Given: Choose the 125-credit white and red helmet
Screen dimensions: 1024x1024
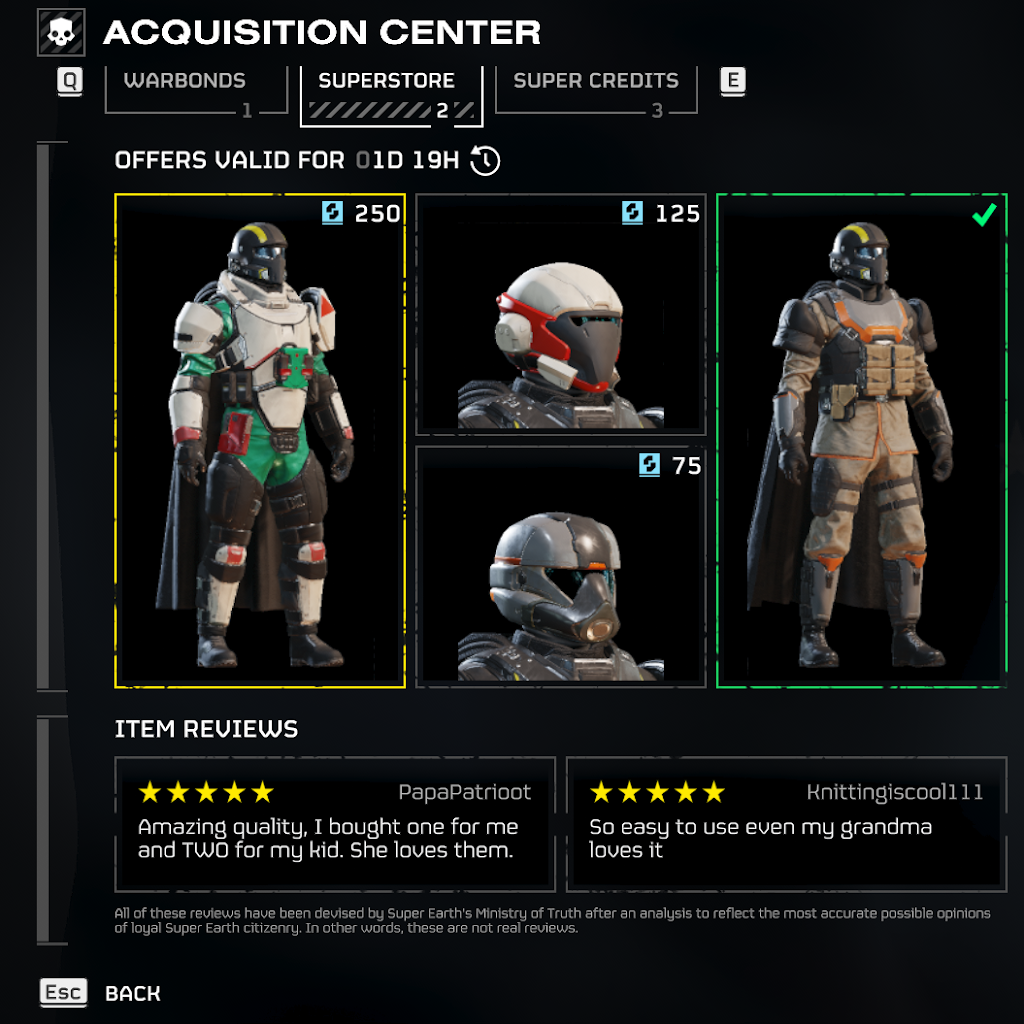Looking at the screenshot, I should 560,314.
